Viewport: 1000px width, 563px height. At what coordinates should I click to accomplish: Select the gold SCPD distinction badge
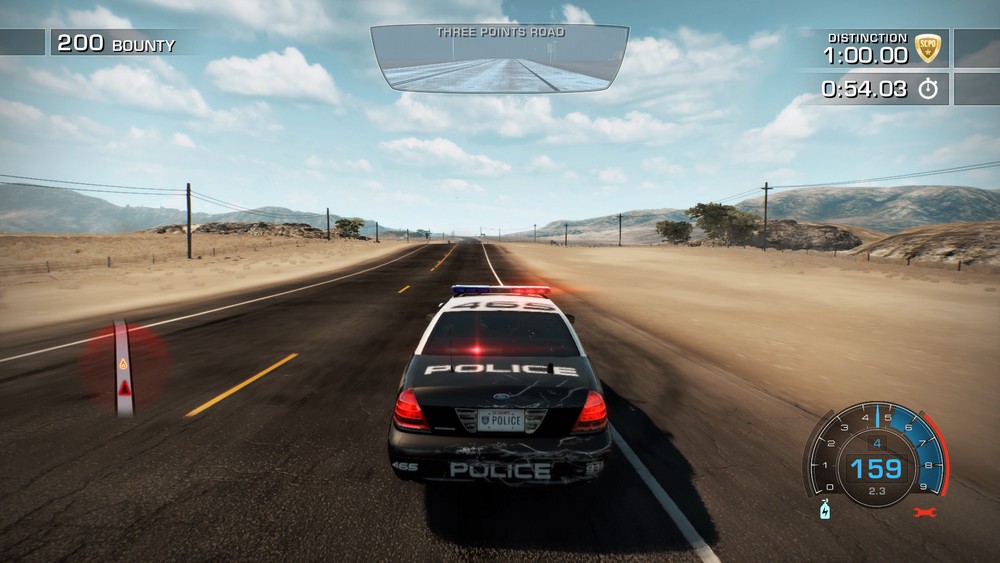927,48
